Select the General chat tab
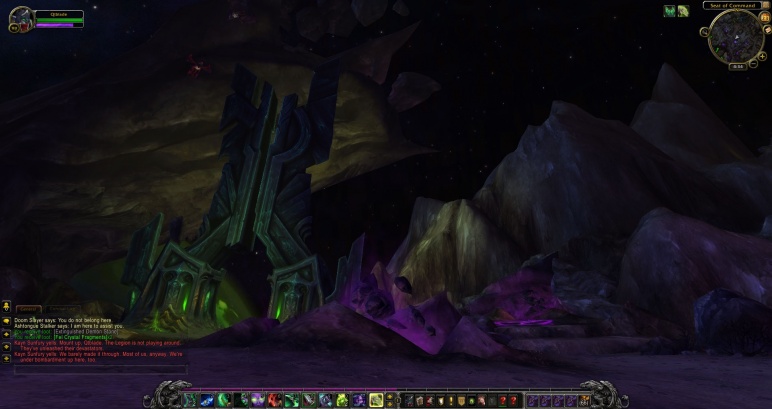Viewport: 772px width, 409px height. pos(28,310)
